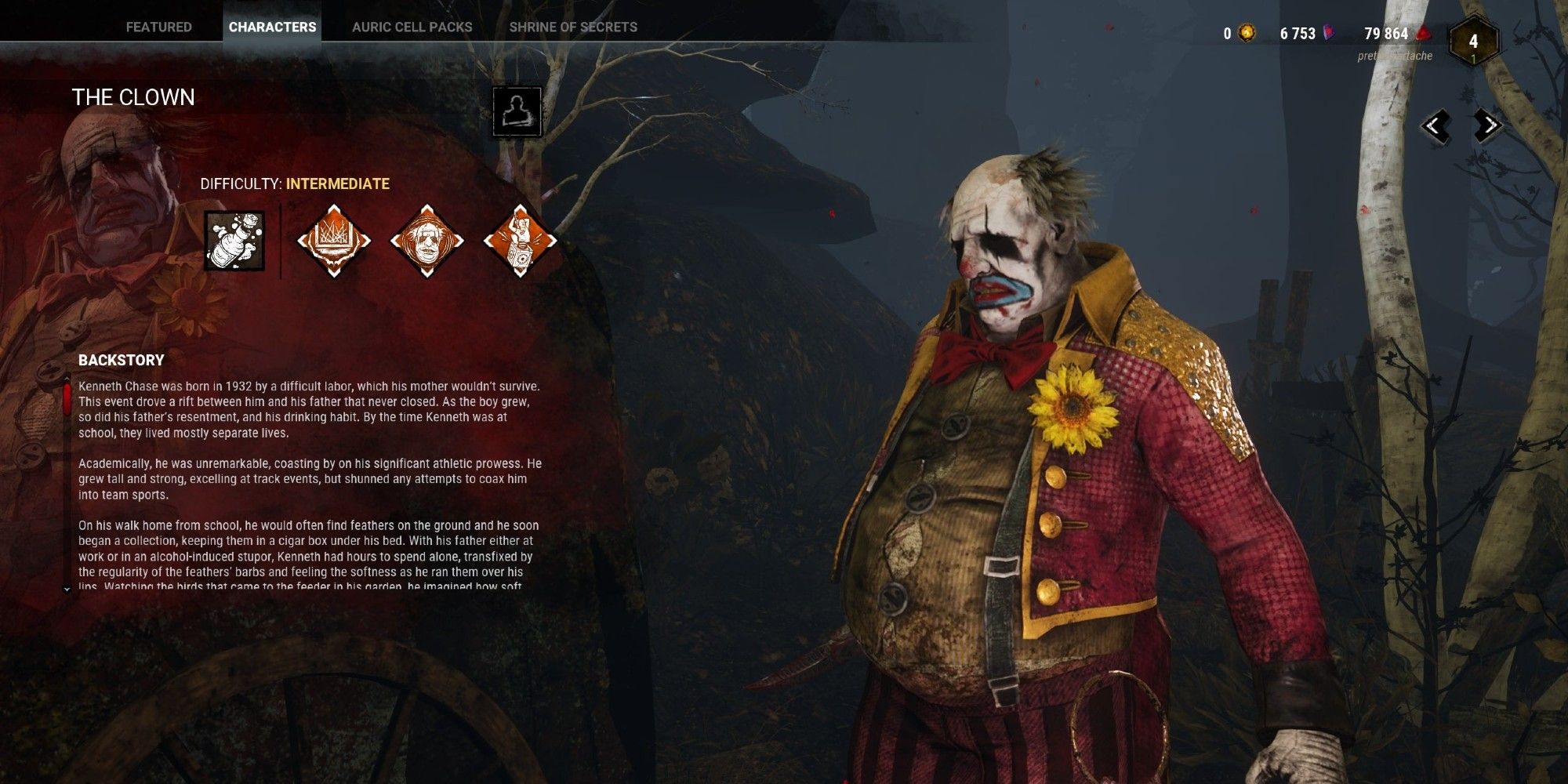Click the Auric Cells currency icon
Viewport: 1568px width, 784px height.
[1246, 33]
